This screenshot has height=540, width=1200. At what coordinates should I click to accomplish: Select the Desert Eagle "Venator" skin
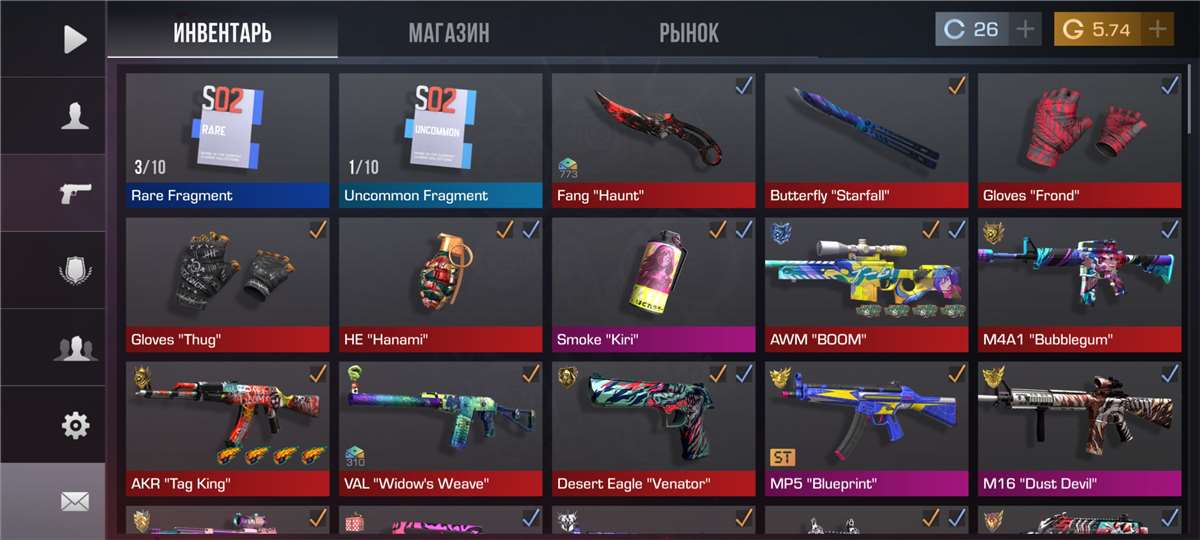tap(653, 428)
